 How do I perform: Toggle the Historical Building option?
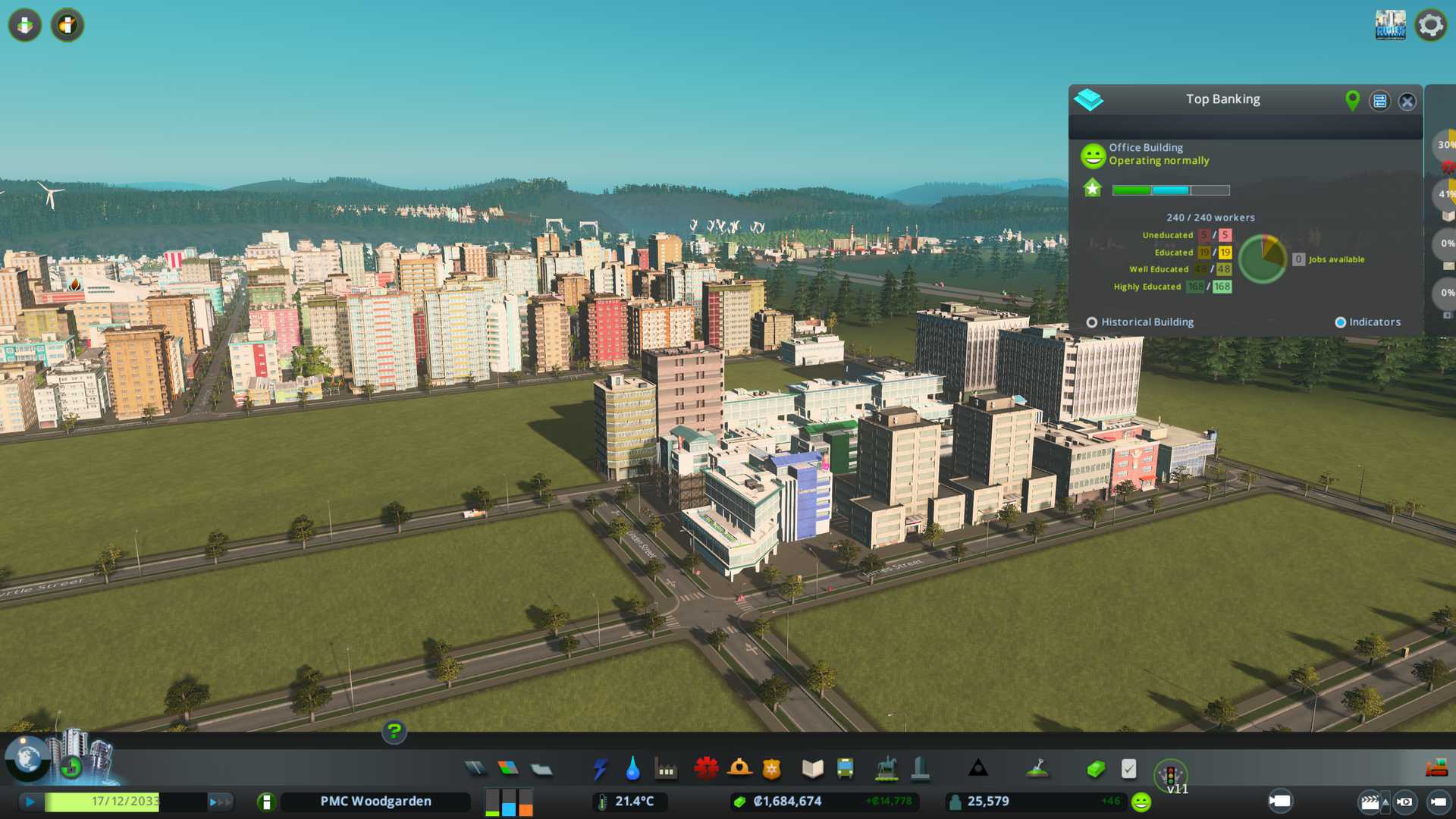tap(1092, 322)
